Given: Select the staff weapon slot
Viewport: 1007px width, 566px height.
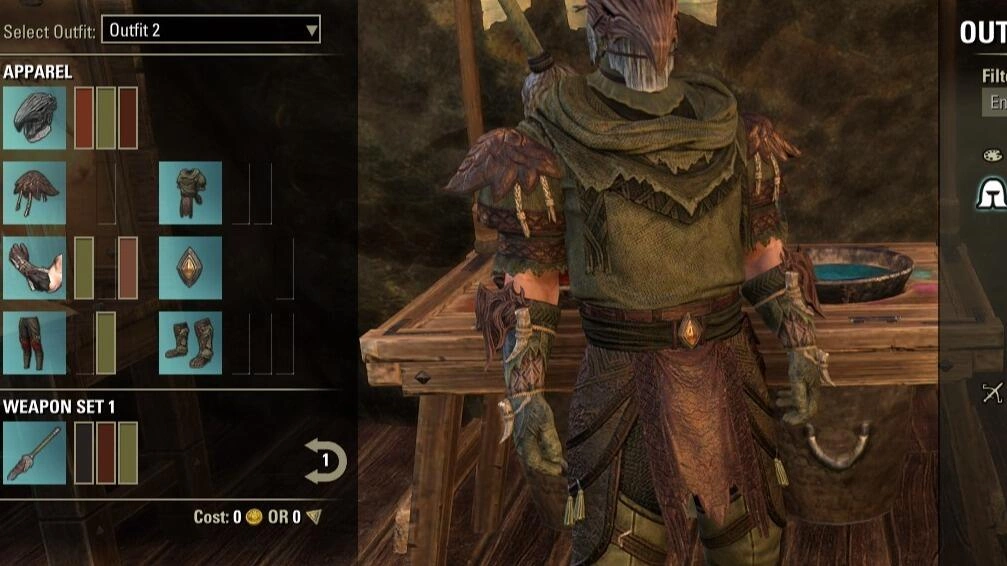Looking at the screenshot, I should [35, 453].
